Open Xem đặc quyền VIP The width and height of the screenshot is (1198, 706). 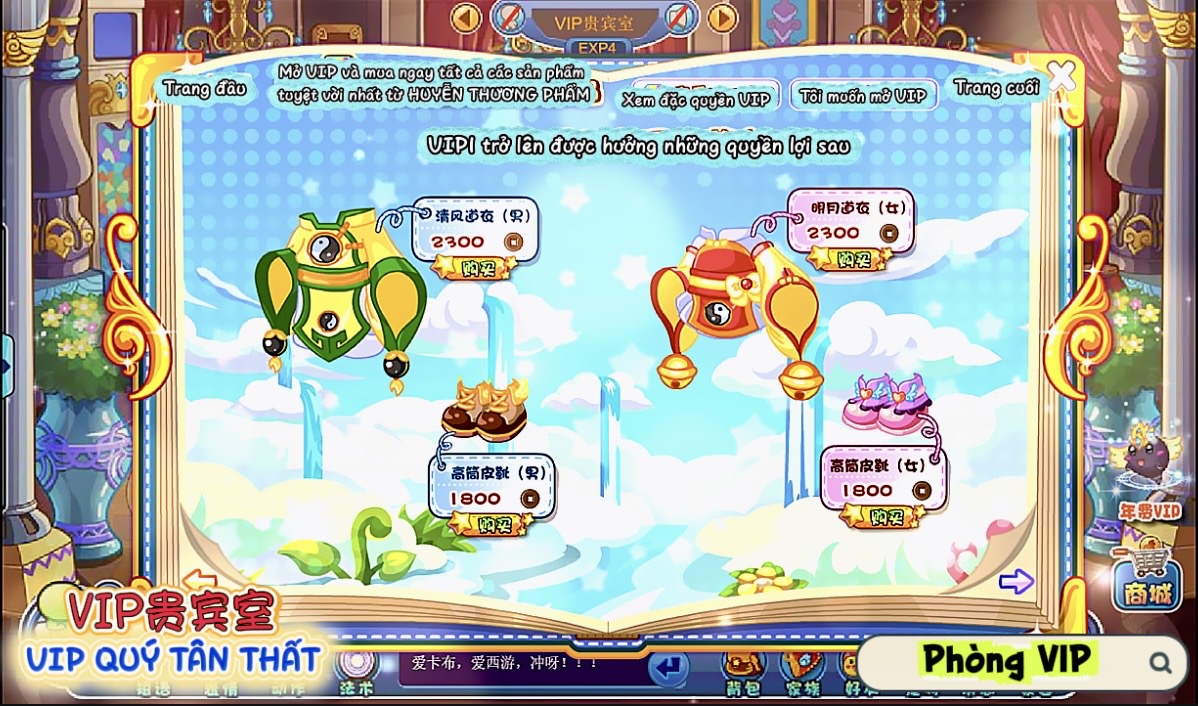[x=696, y=98]
